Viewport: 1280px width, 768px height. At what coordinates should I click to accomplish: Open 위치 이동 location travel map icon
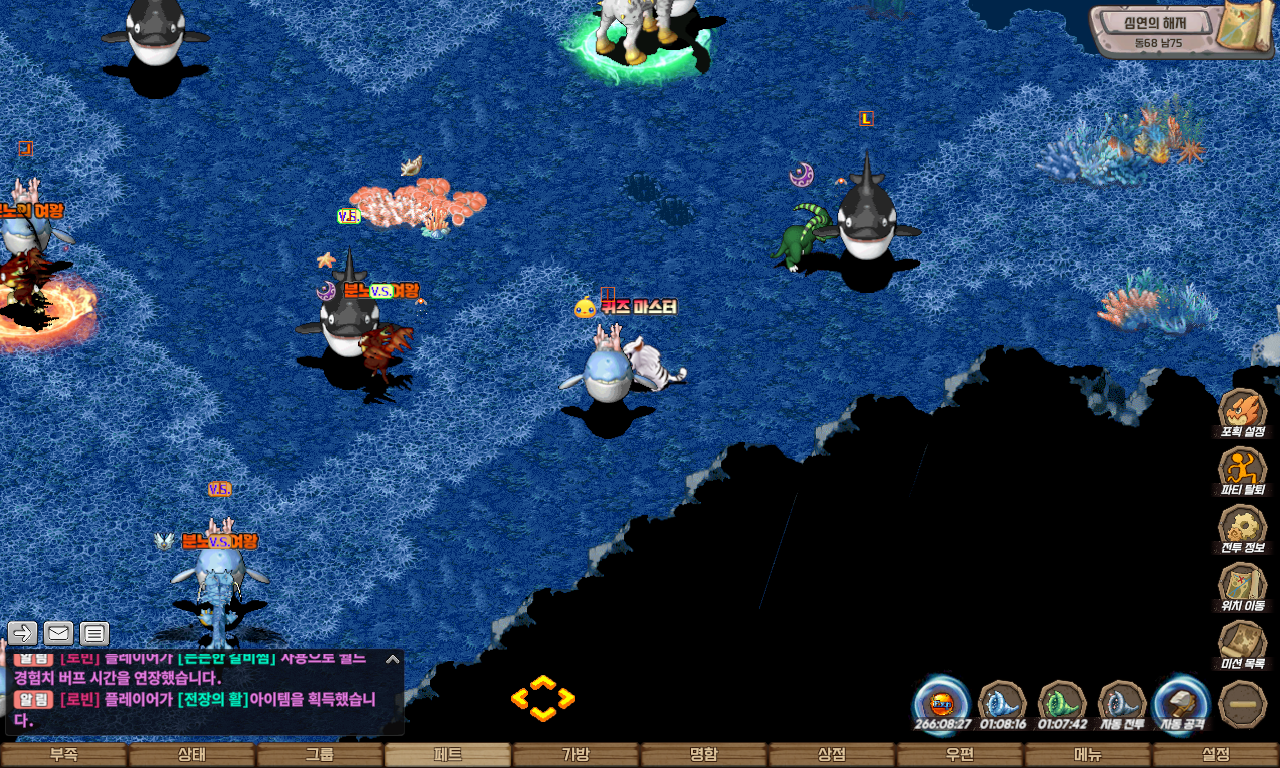[1243, 585]
